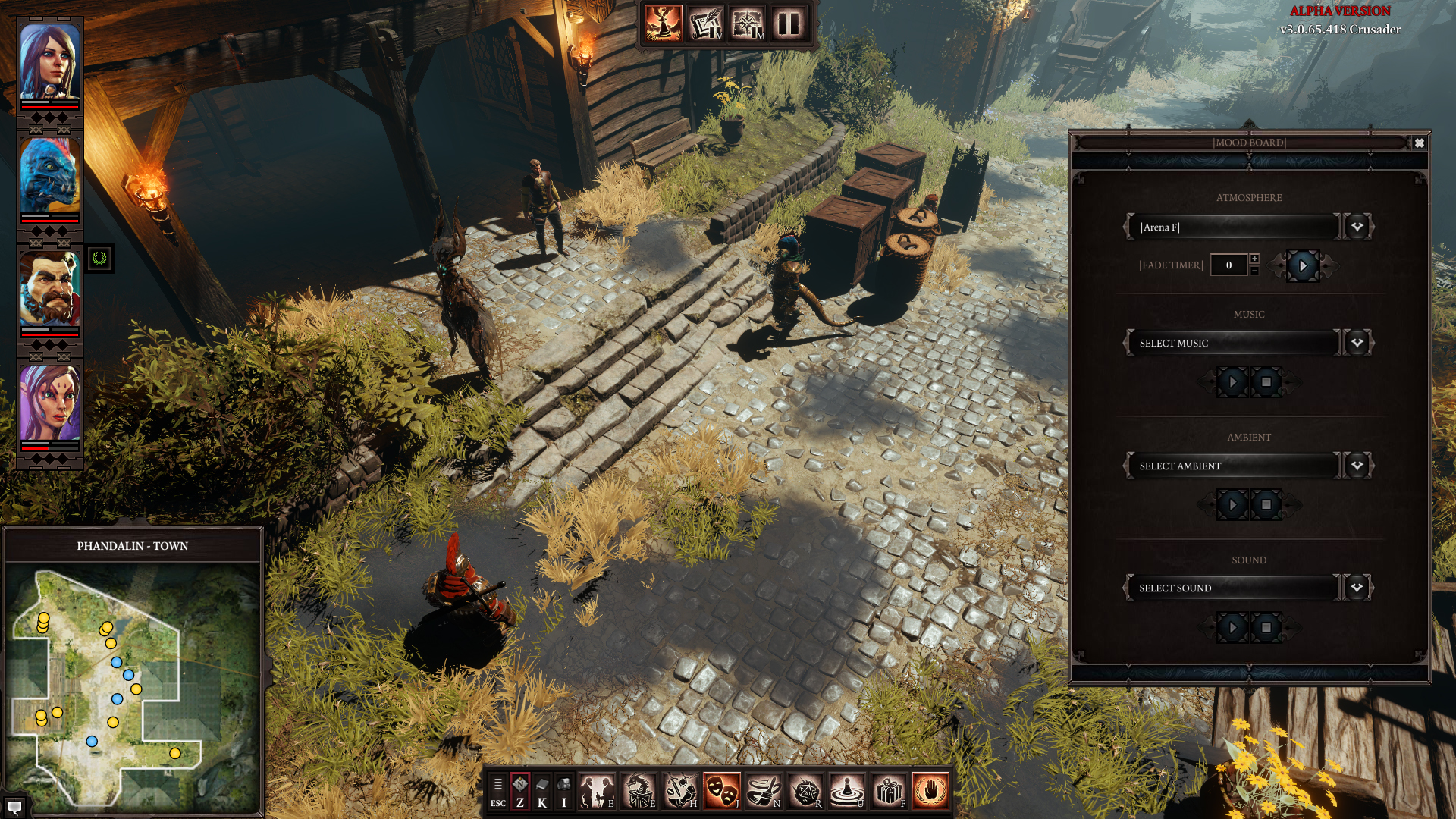Image resolution: width=1456 pixels, height=819 pixels.
Task: Open the Atmosphere dropdown showing Arena F
Action: pyautogui.click(x=1357, y=227)
